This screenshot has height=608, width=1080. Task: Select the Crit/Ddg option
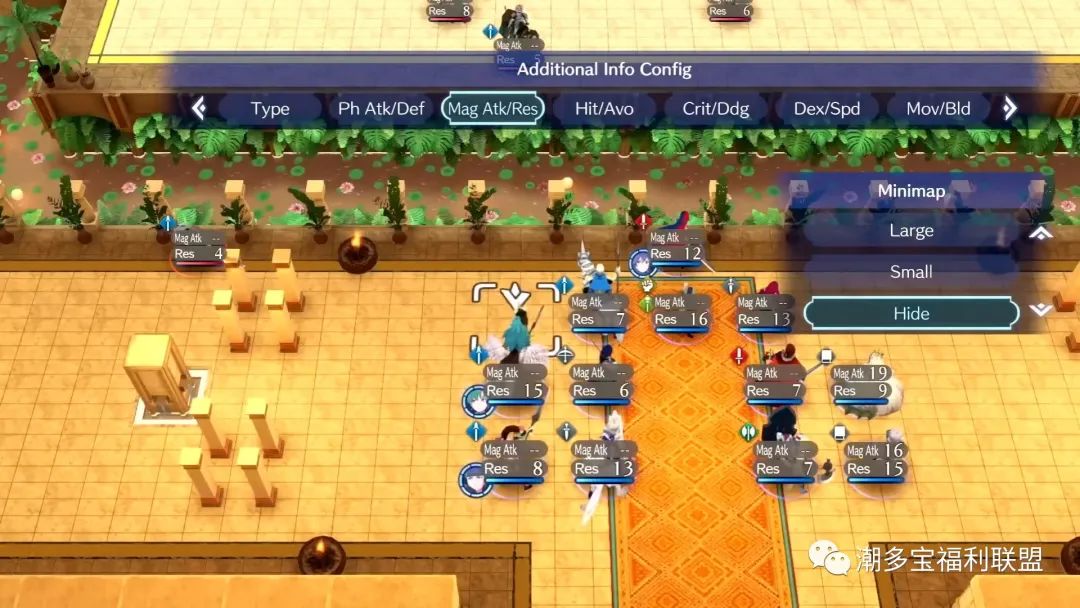click(x=716, y=109)
